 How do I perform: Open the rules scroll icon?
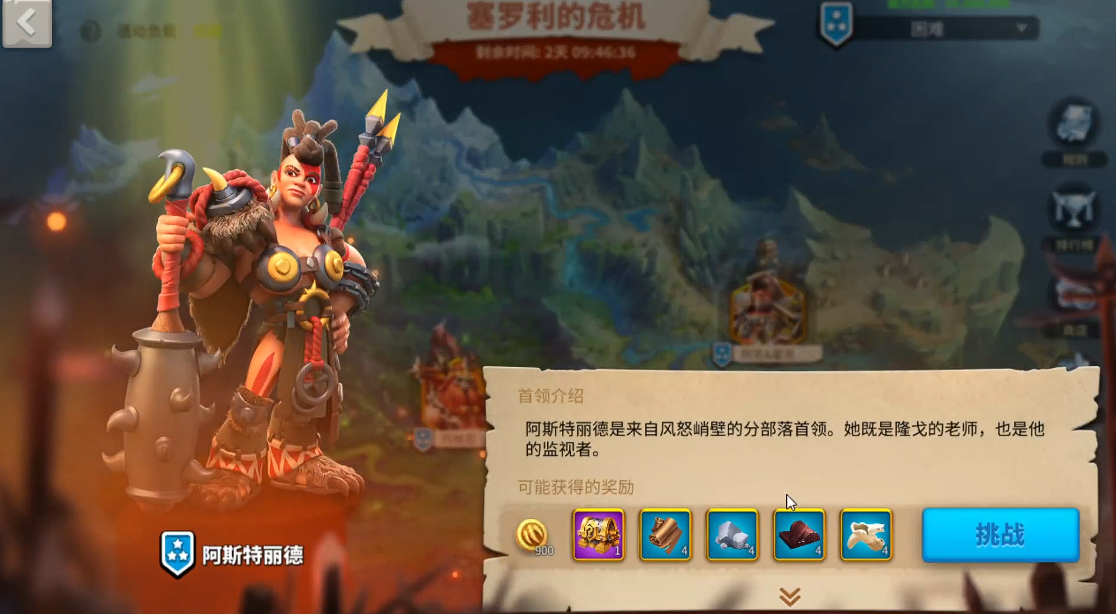coord(1075,122)
